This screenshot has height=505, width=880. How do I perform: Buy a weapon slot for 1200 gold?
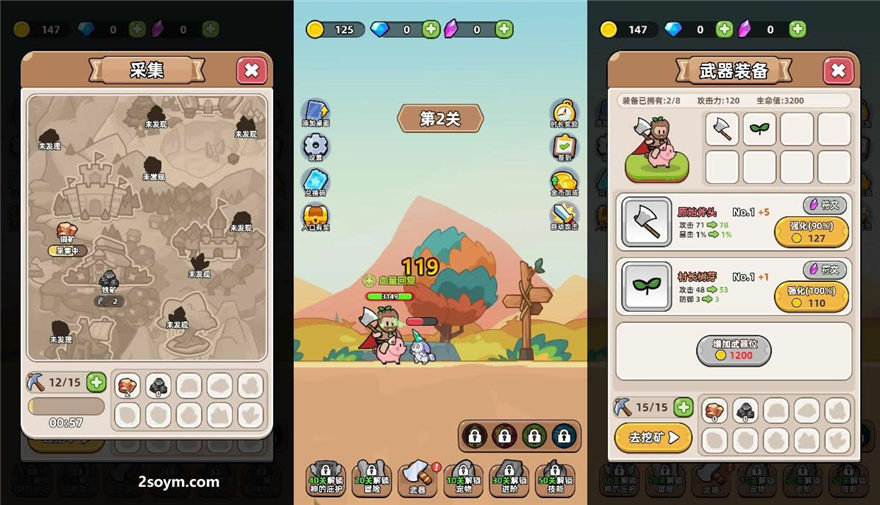click(x=734, y=350)
